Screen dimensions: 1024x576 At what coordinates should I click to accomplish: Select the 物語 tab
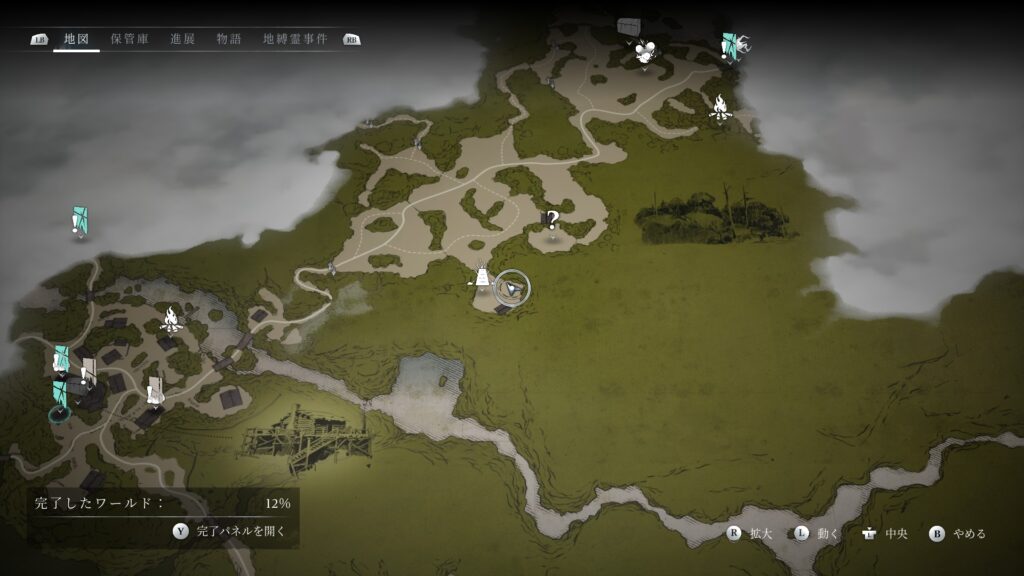tap(228, 39)
